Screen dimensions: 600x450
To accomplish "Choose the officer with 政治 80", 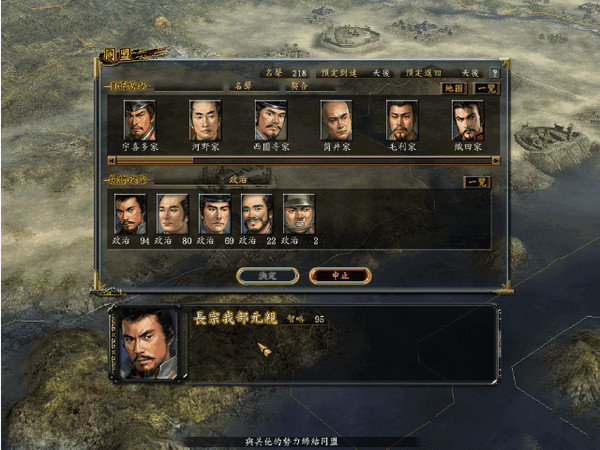I will [x=172, y=213].
